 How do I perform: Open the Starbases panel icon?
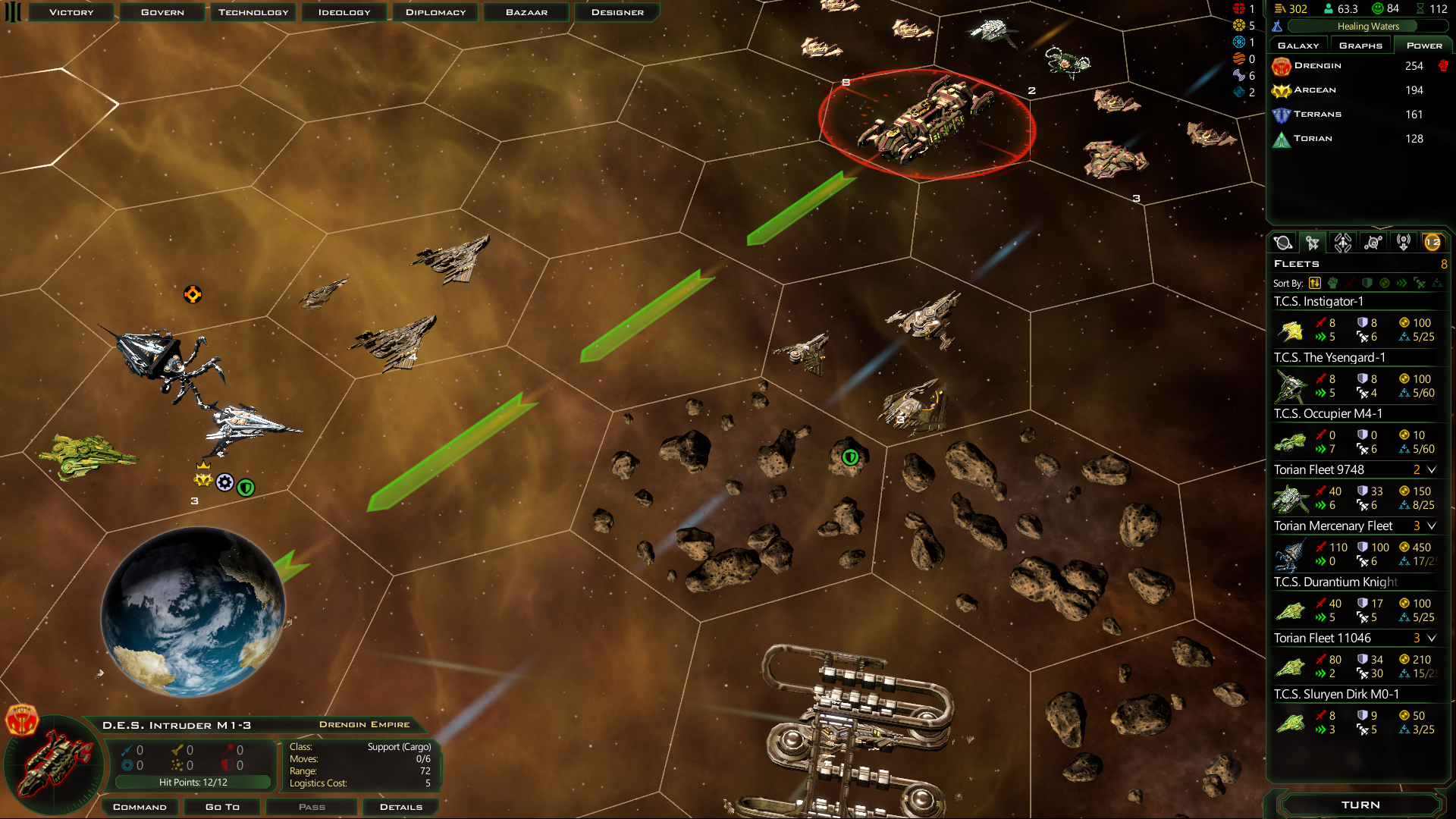tap(1373, 242)
